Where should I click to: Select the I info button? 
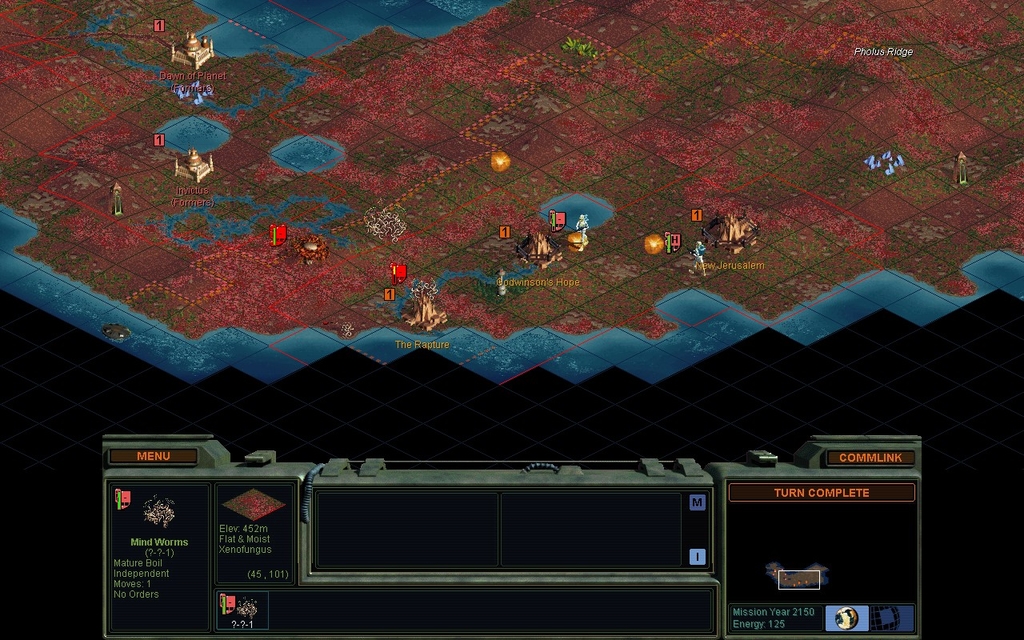pyautogui.click(x=697, y=557)
